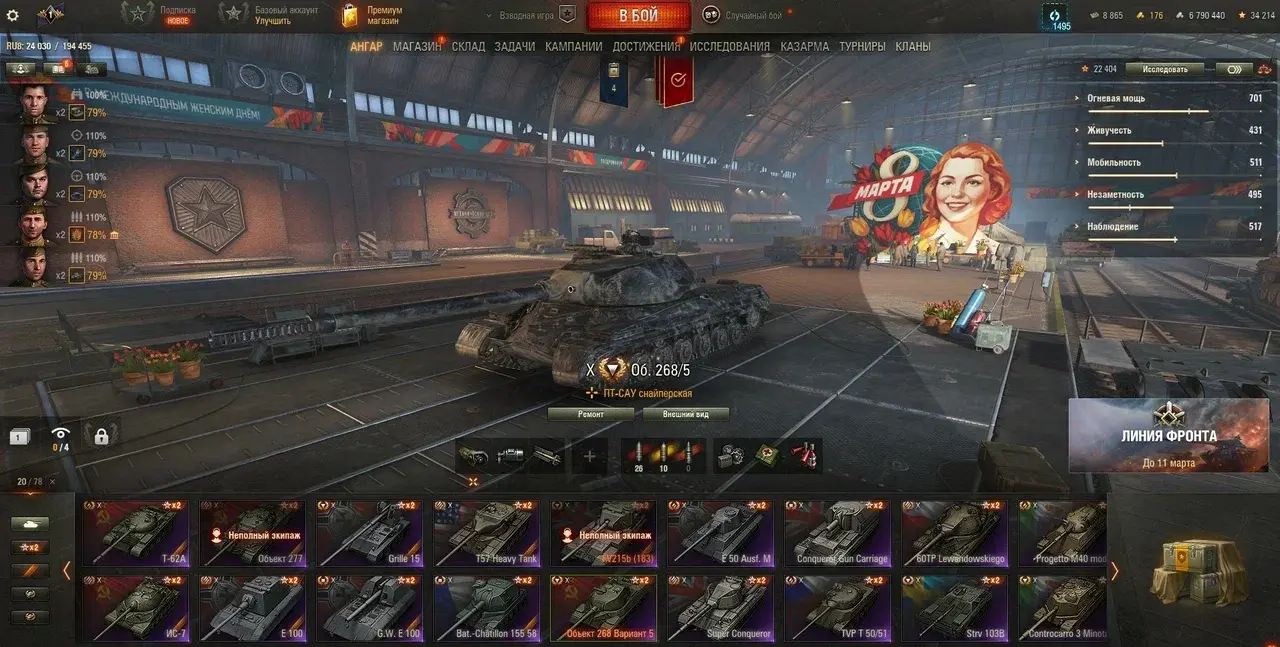Show the ТУРНИРЫ tab

coord(862,46)
